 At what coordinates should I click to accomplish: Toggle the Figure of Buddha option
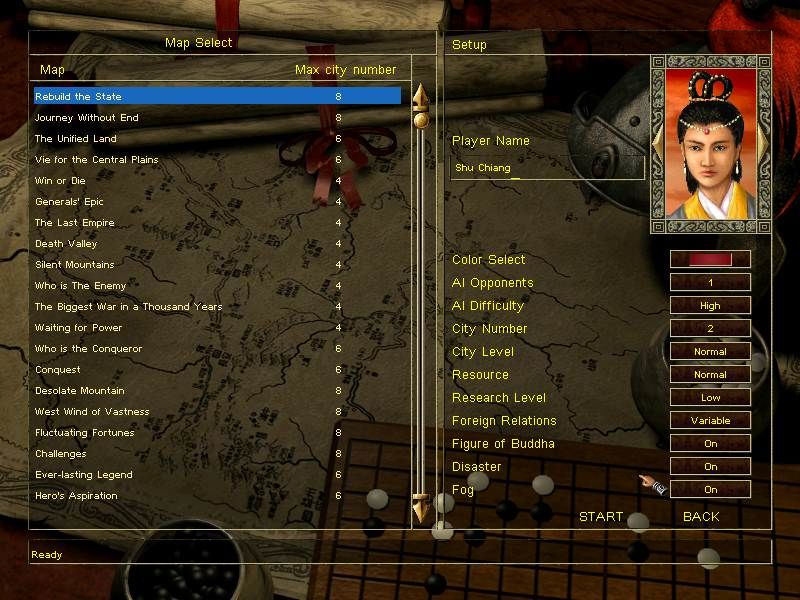click(x=710, y=444)
